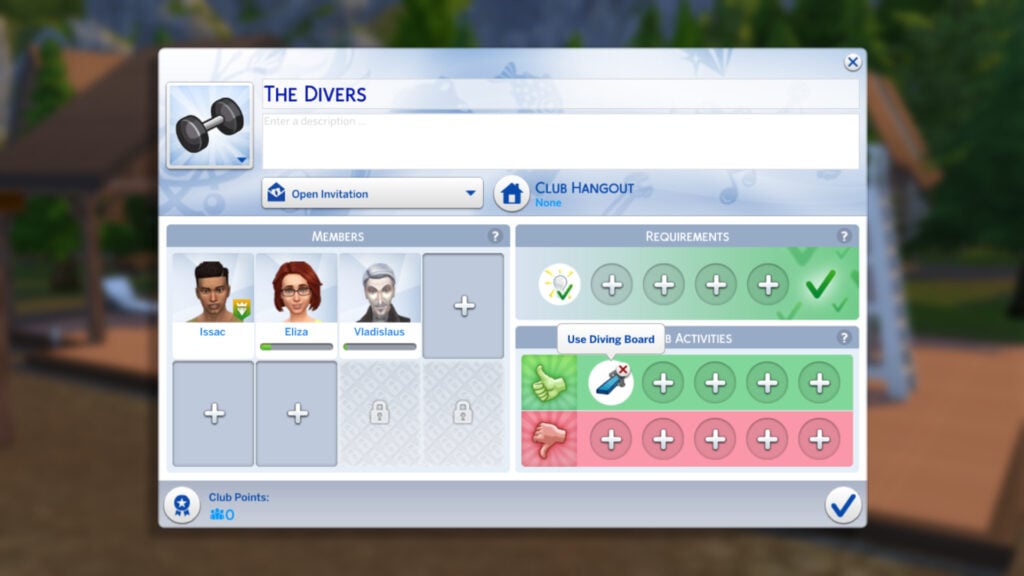Remove the Use Diving Board activity
The height and width of the screenshot is (576, 1024).
[x=624, y=370]
